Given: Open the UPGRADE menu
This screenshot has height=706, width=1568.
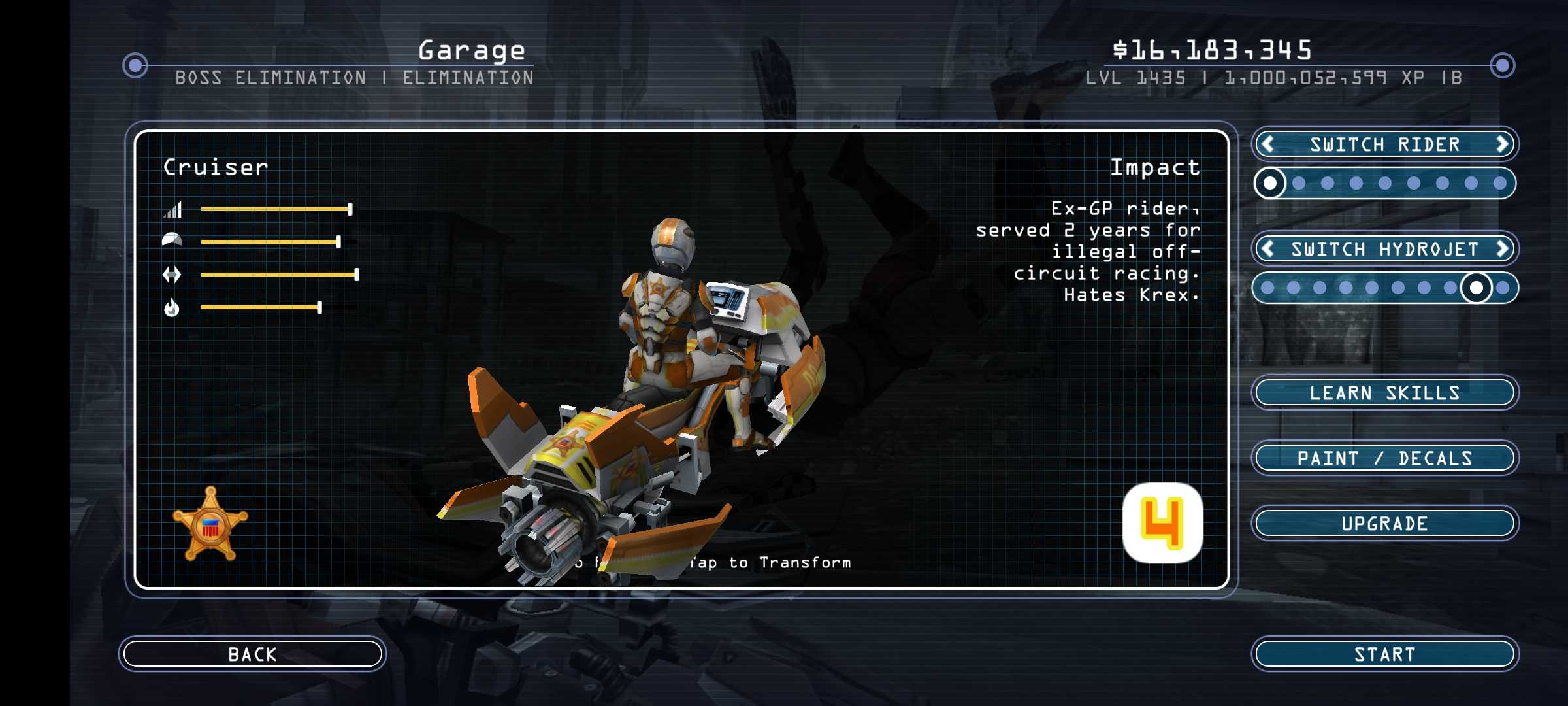Looking at the screenshot, I should pyautogui.click(x=1384, y=523).
